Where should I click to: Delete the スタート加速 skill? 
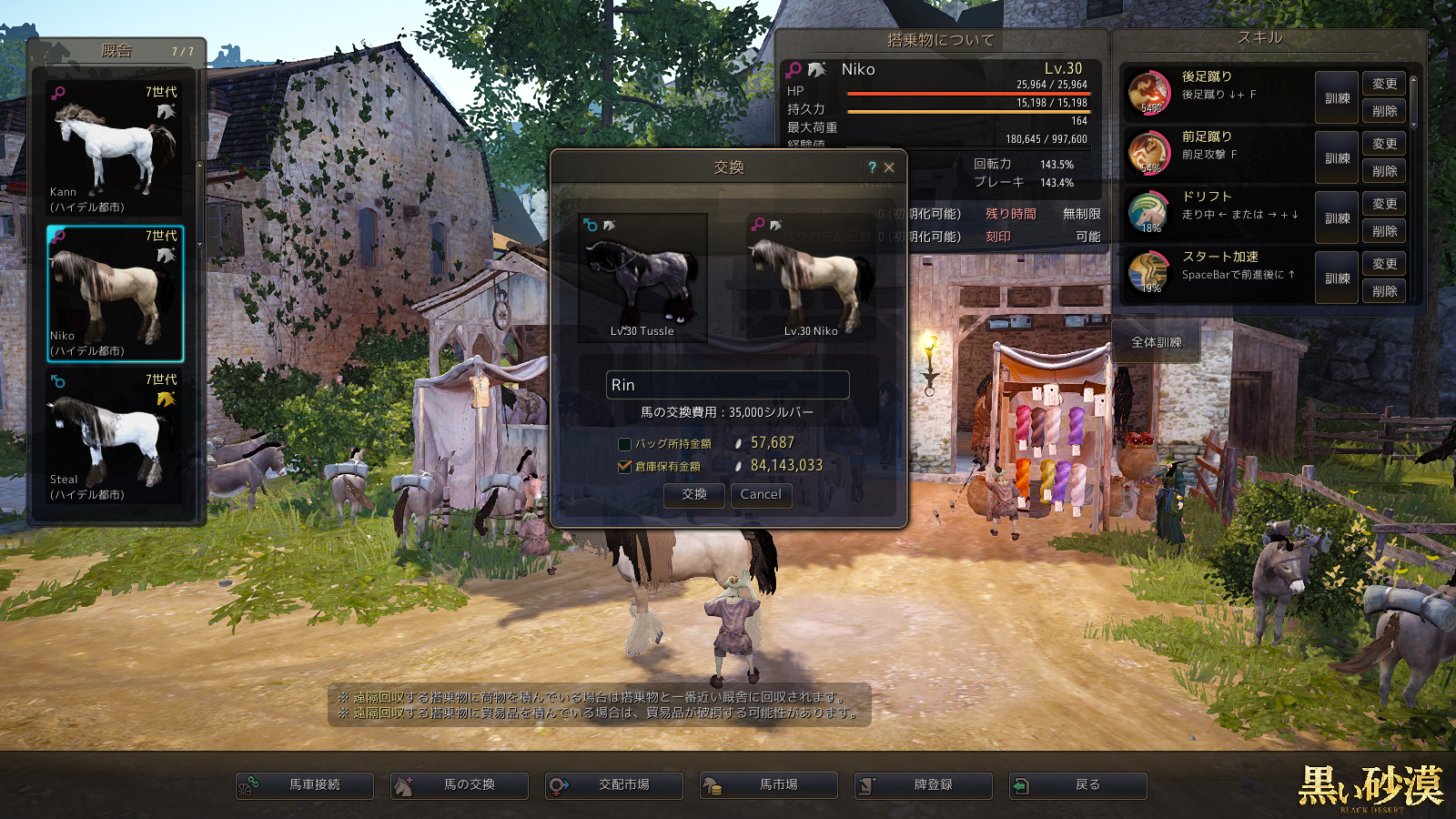tap(1384, 291)
